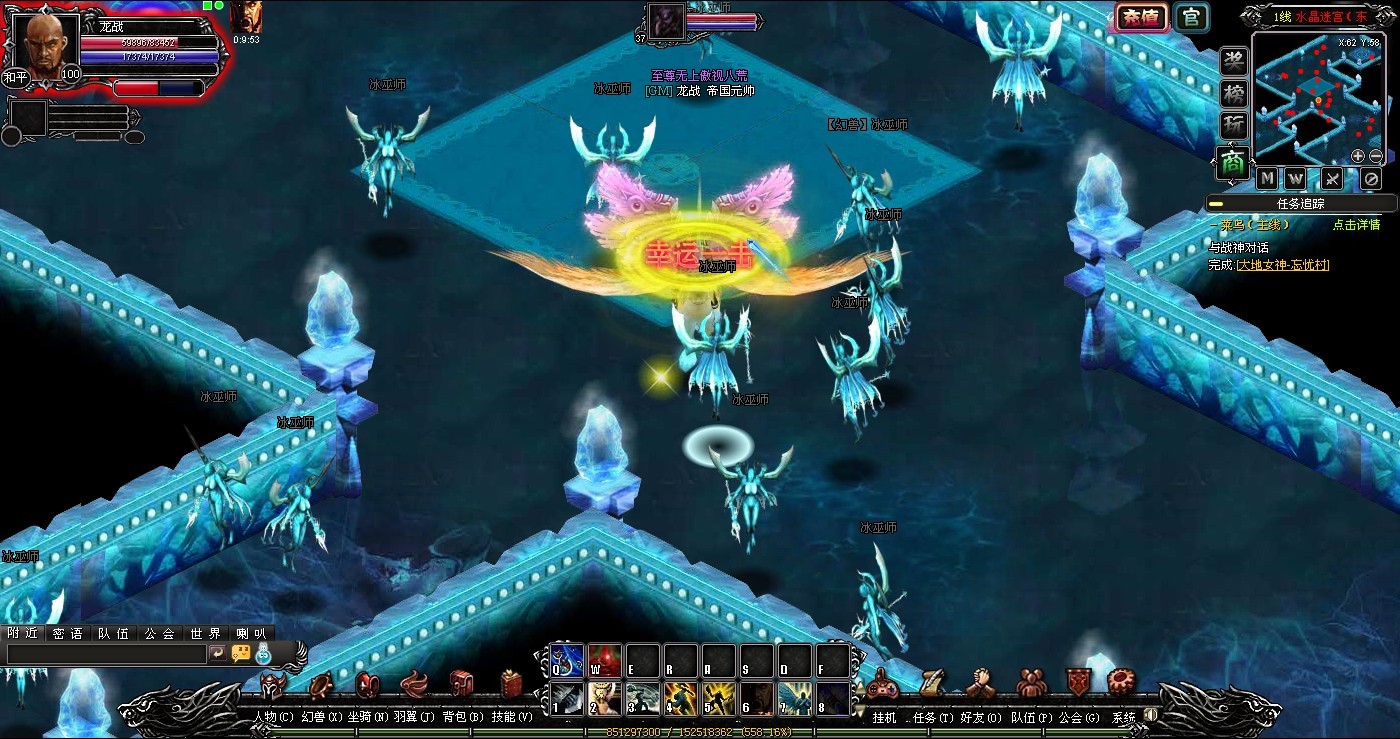Show the 榜 rankings list
This screenshot has width=1400, height=739.
click(x=1234, y=95)
